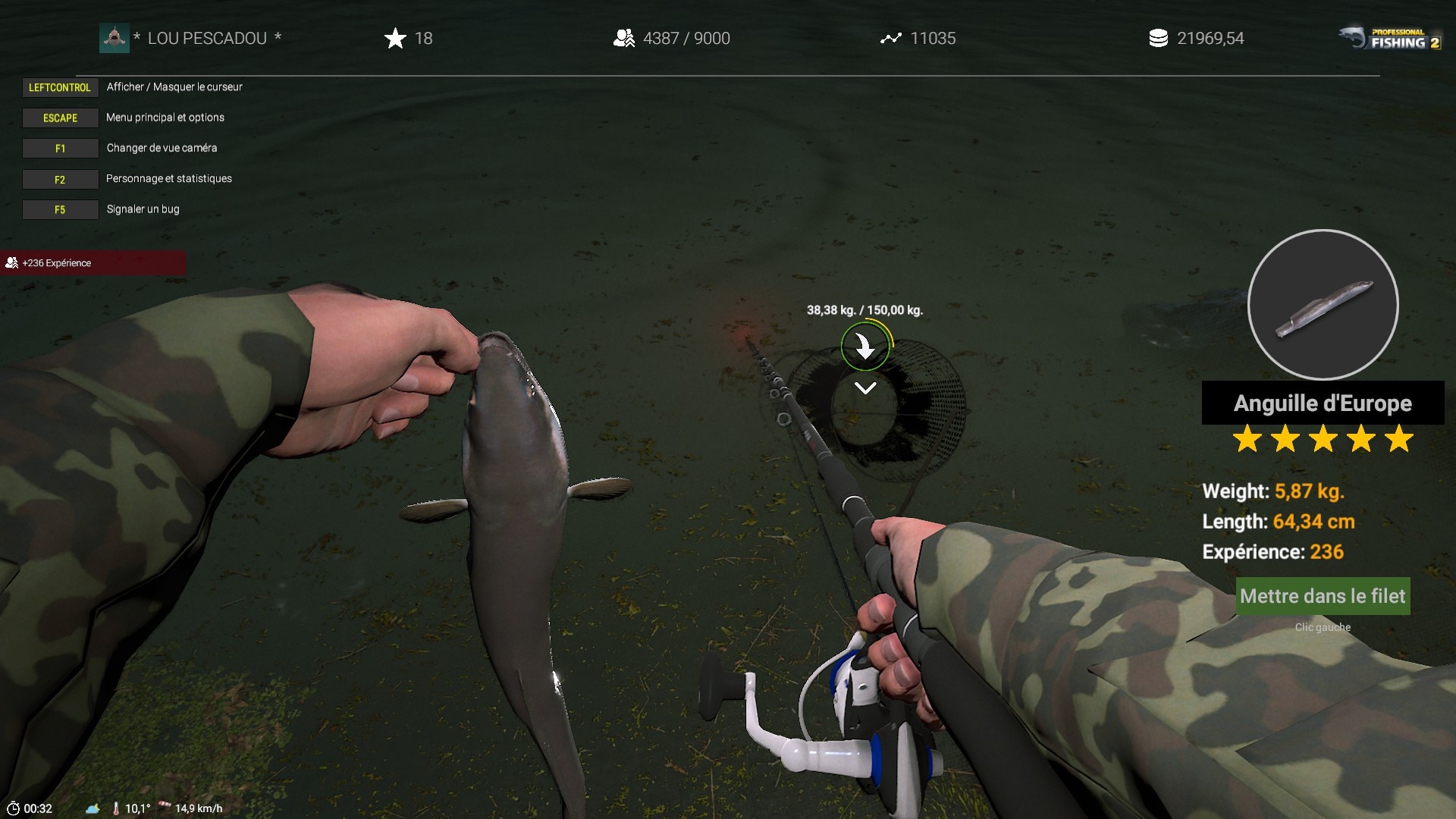The height and width of the screenshot is (819, 1456).
Task: Click the Professional Fishing 2 logo
Action: [x=1389, y=38]
